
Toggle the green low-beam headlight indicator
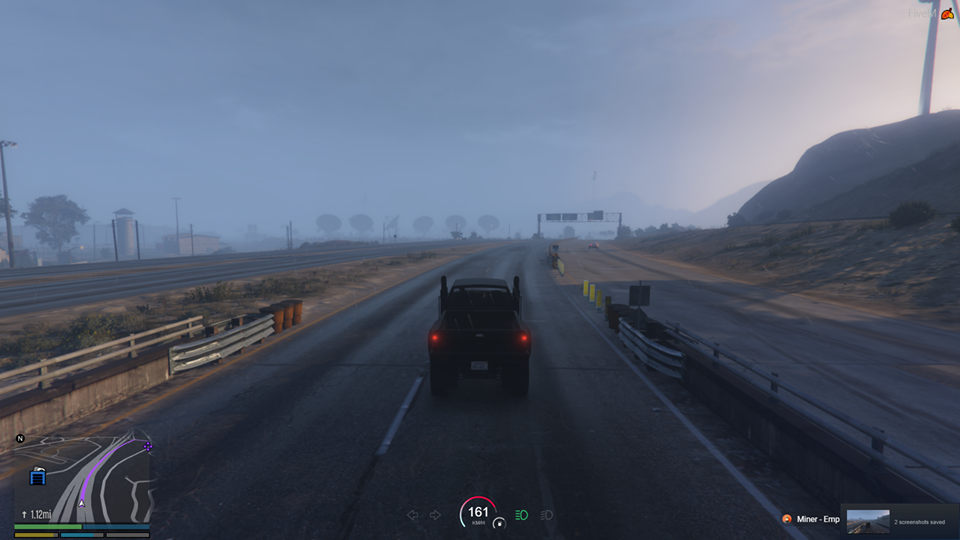pyautogui.click(x=521, y=515)
